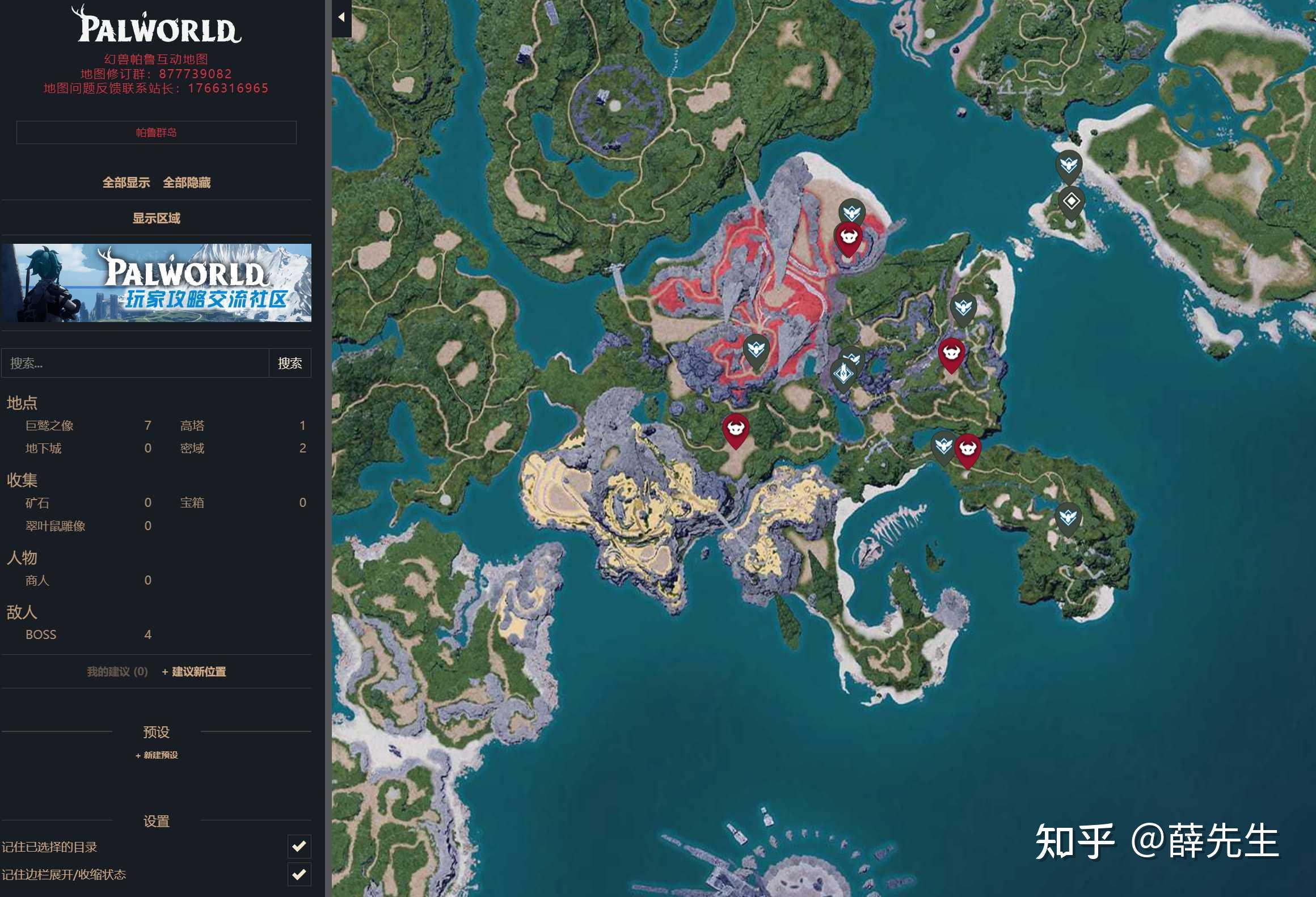This screenshot has width=1316, height=897.
Task: Select the eagle statue marker on the northeastern island
Action: (x=1070, y=163)
